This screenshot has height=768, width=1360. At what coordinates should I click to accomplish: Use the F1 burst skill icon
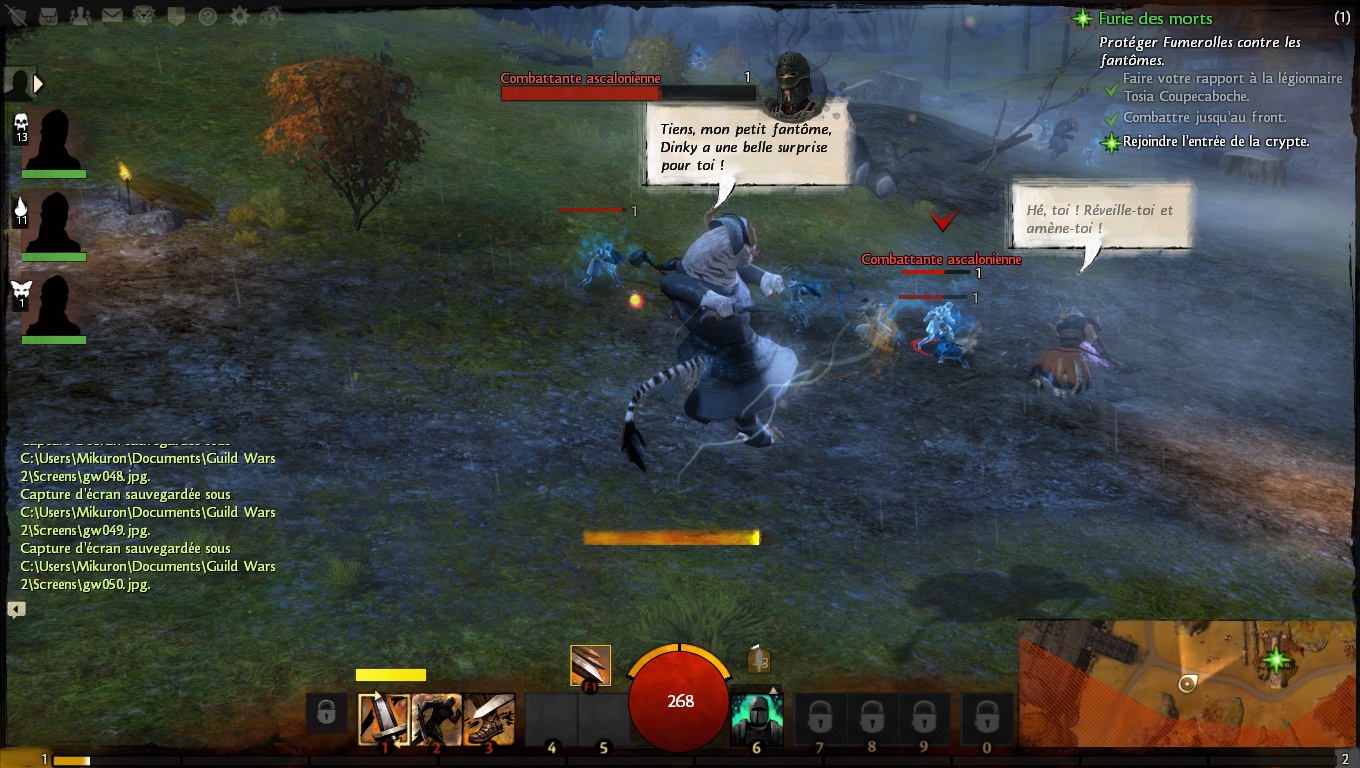click(x=590, y=664)
